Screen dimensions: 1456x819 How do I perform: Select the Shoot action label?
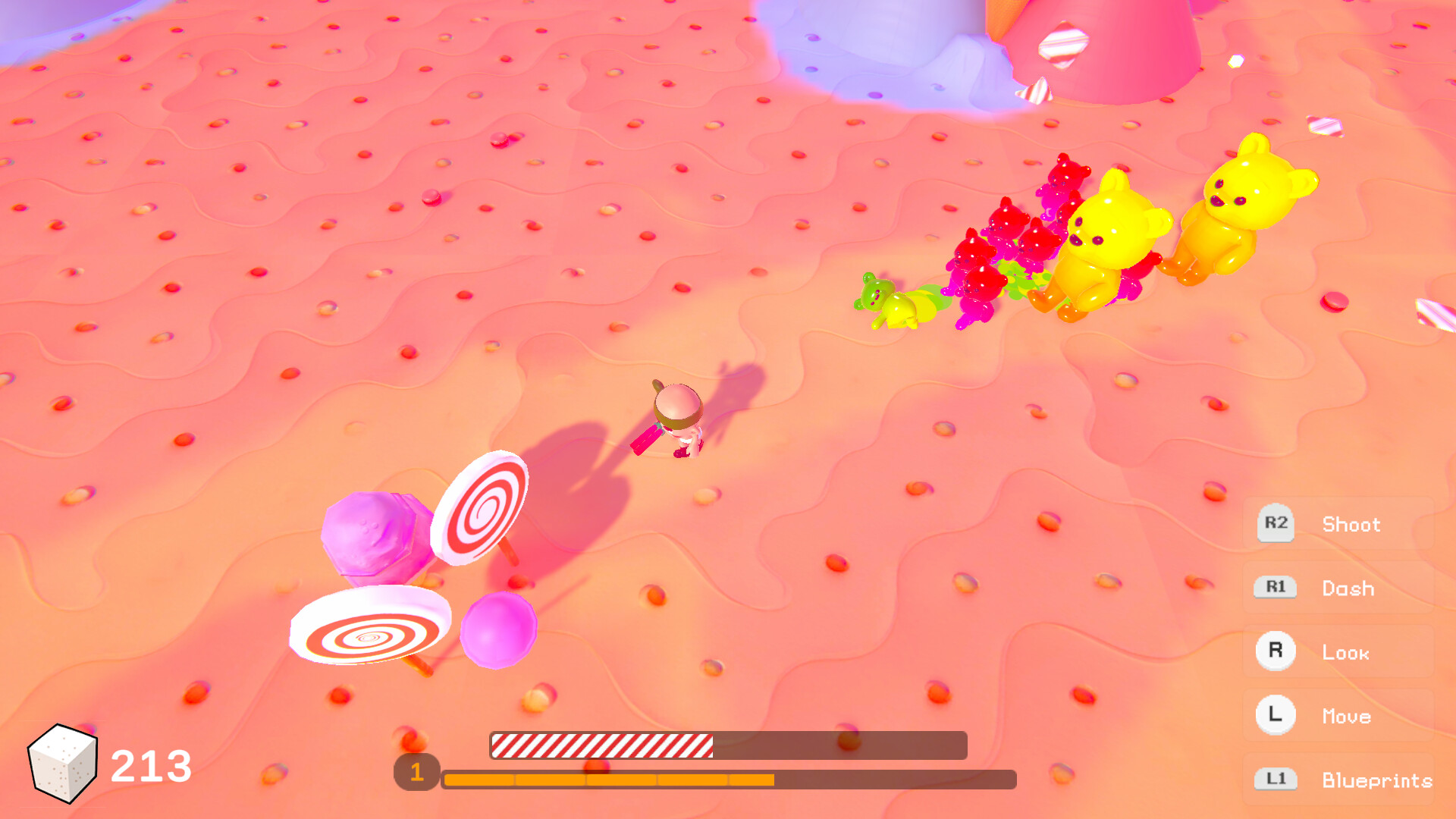tap(1351, 524)
